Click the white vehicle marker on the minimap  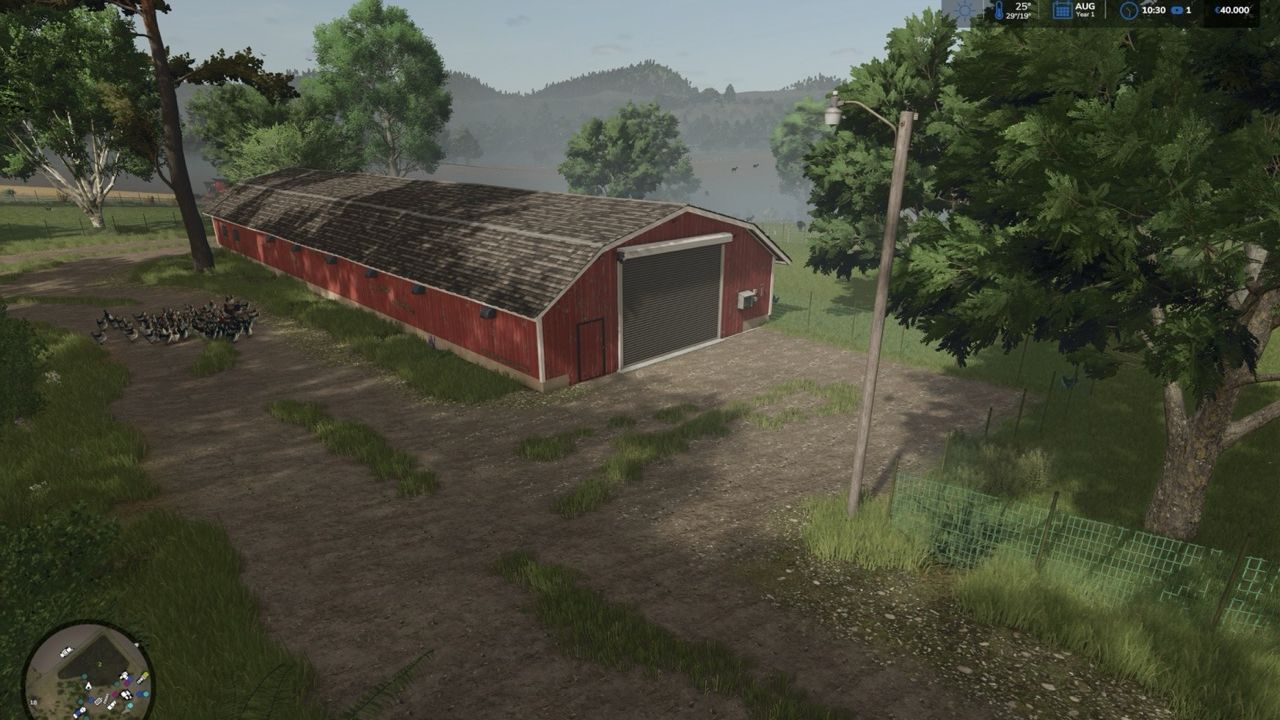65,651
